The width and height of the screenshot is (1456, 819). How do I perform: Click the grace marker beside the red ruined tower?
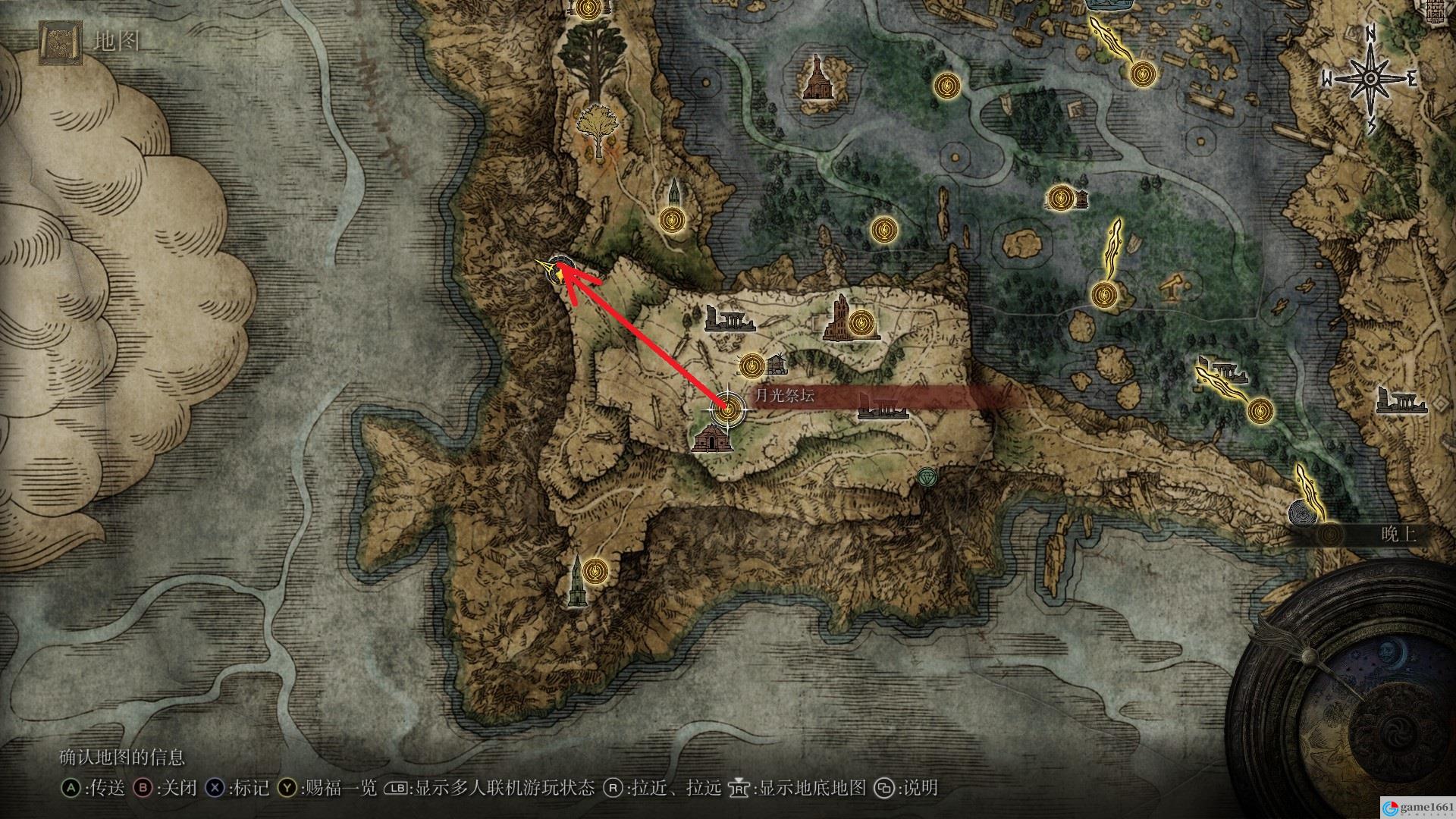(x=860, y=324)
